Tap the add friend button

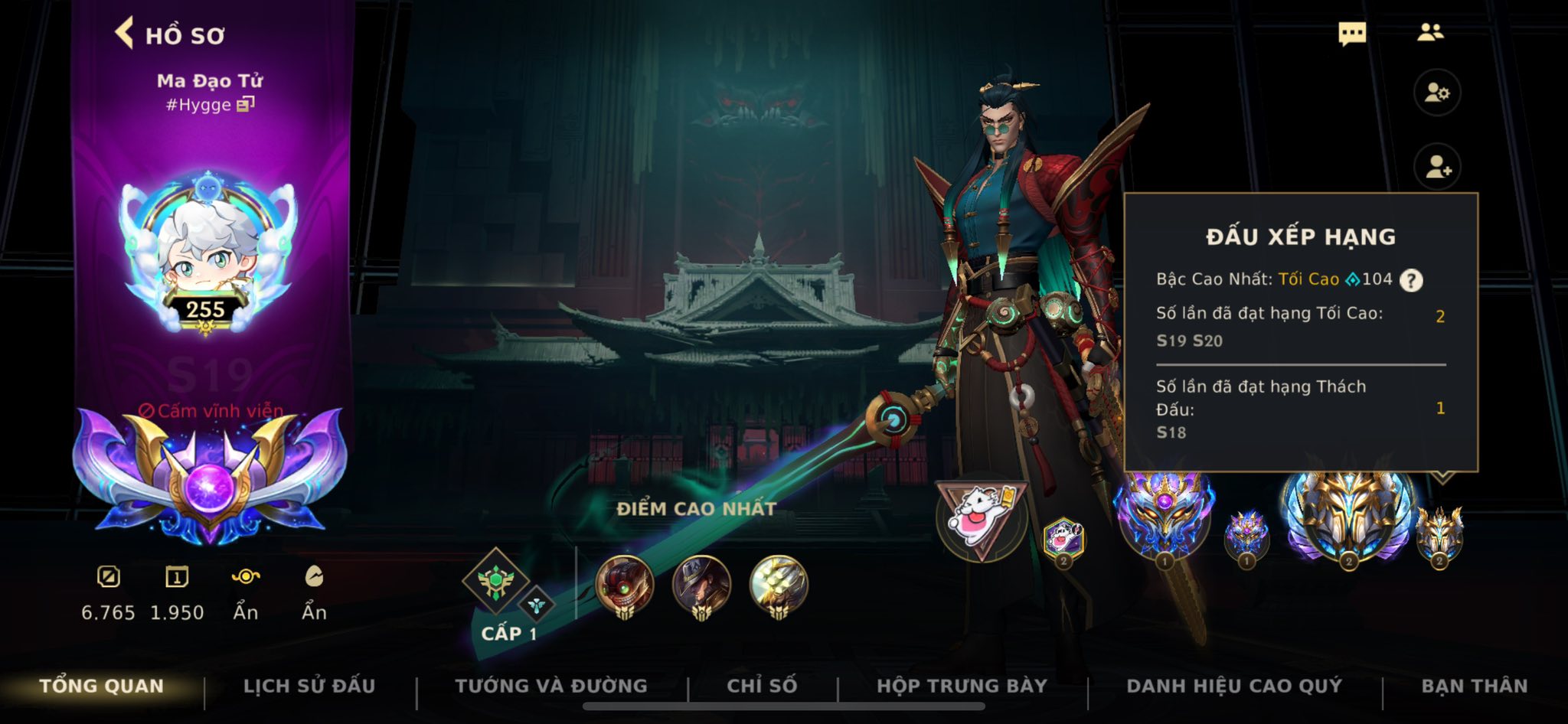[x=1437, y=167]
